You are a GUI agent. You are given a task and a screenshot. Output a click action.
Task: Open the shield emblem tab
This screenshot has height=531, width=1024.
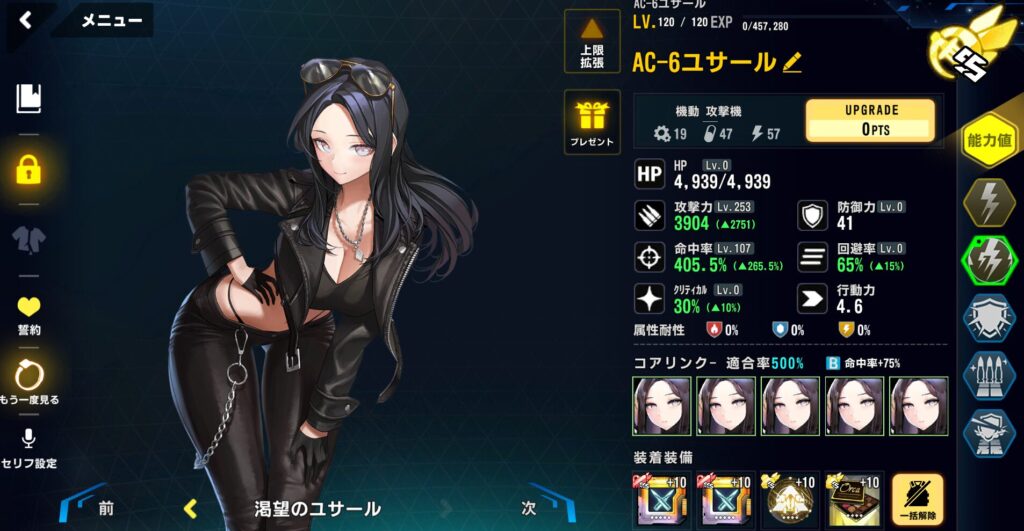(989, 317)
